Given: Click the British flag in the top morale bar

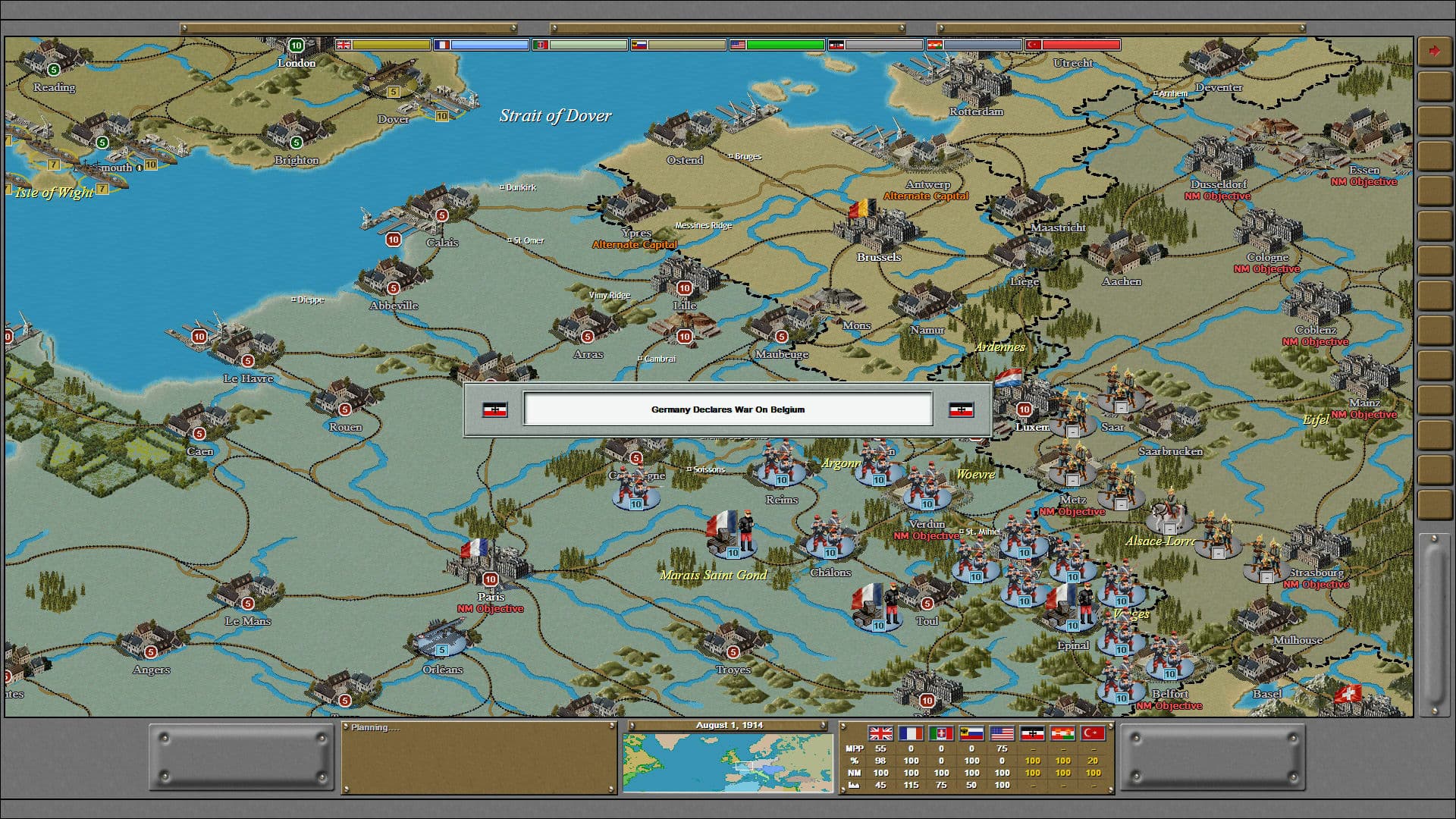Looking at the screenshot, I should tap(345, 44).
